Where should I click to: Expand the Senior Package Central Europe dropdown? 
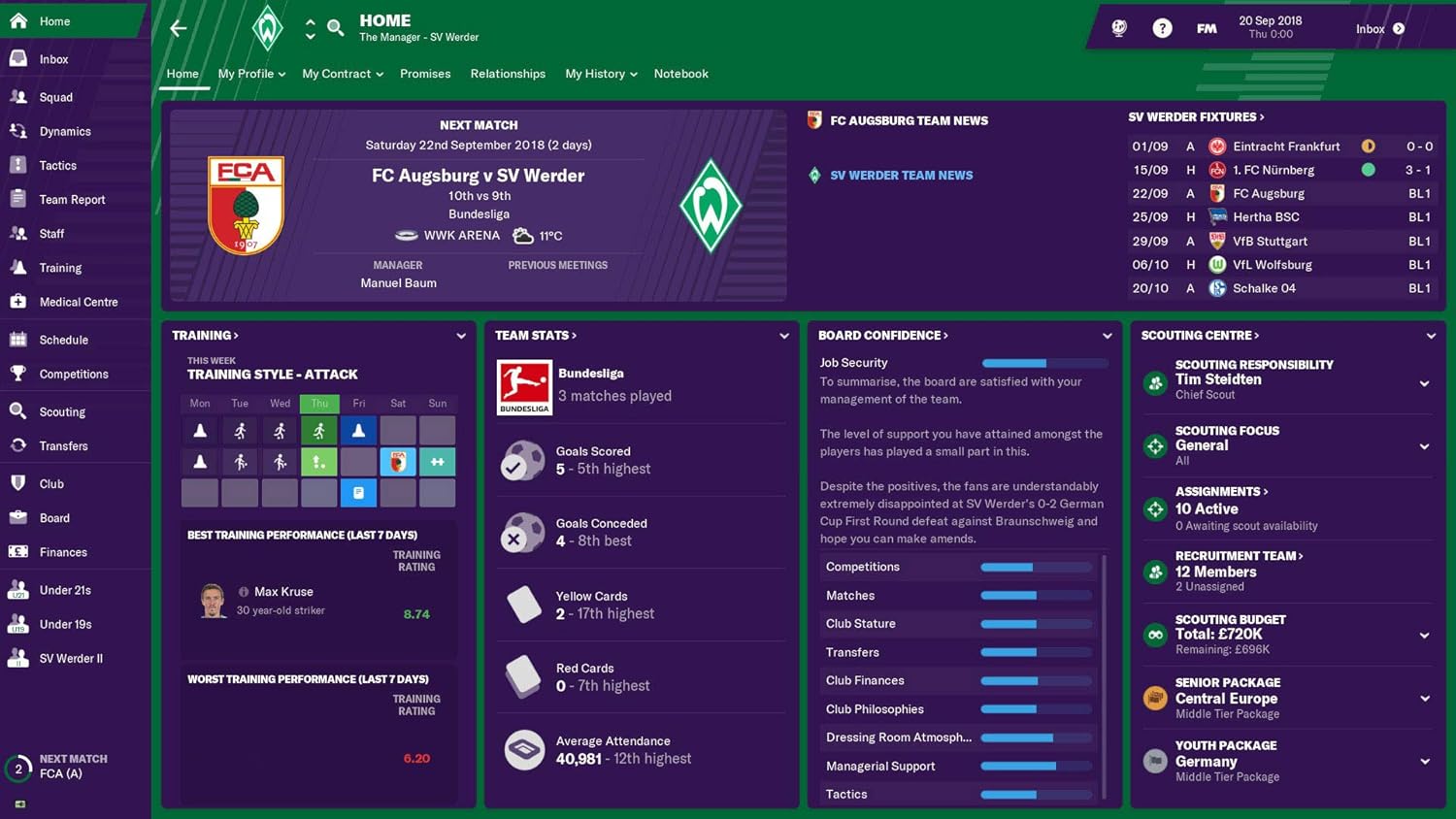1425,699
